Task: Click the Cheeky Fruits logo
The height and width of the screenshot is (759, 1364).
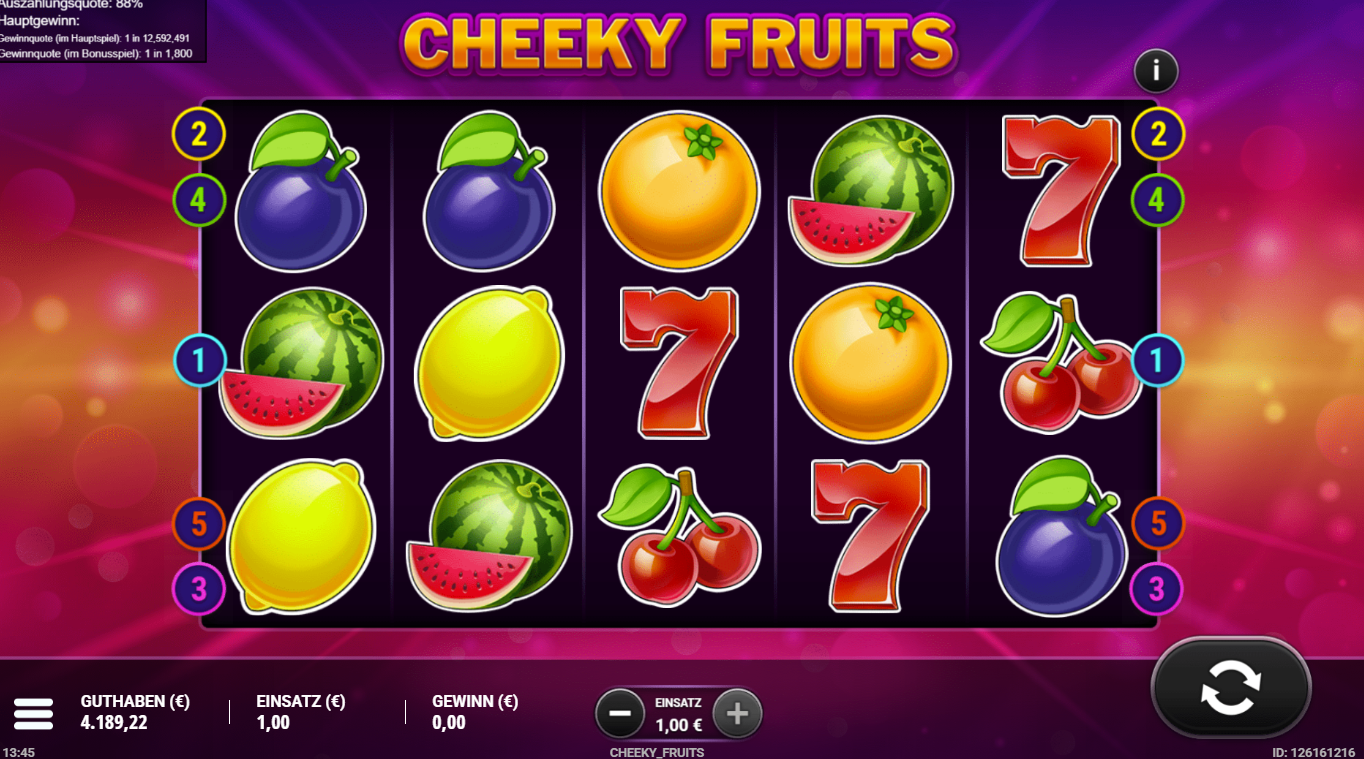Action: coord(680,42)
